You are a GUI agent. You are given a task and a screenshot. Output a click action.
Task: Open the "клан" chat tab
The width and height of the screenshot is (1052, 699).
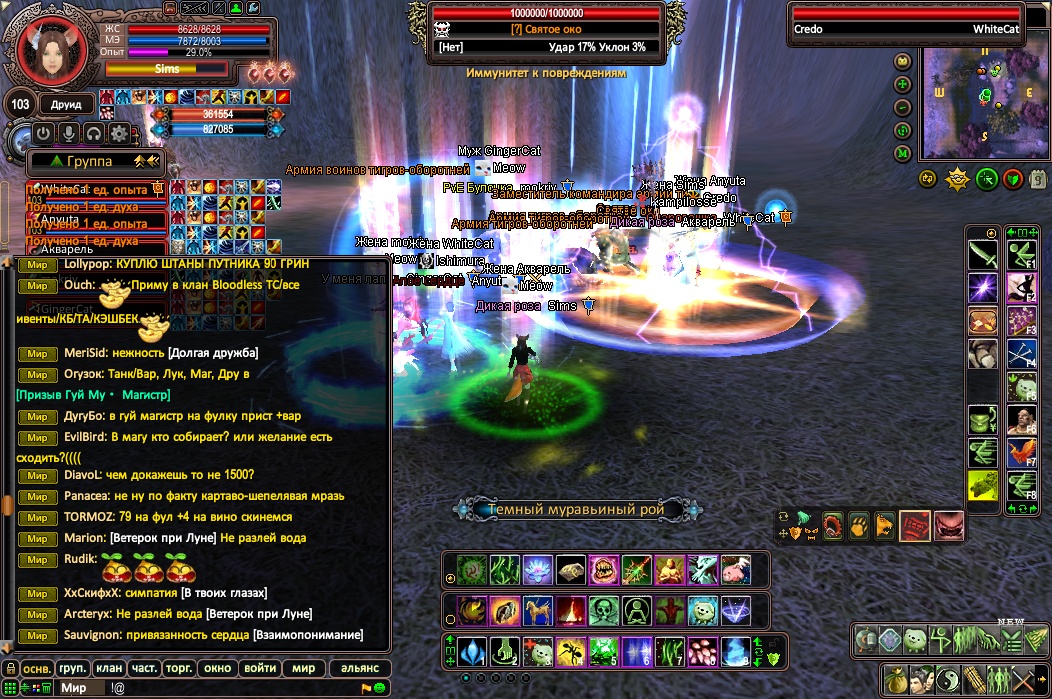coord(110,668)
